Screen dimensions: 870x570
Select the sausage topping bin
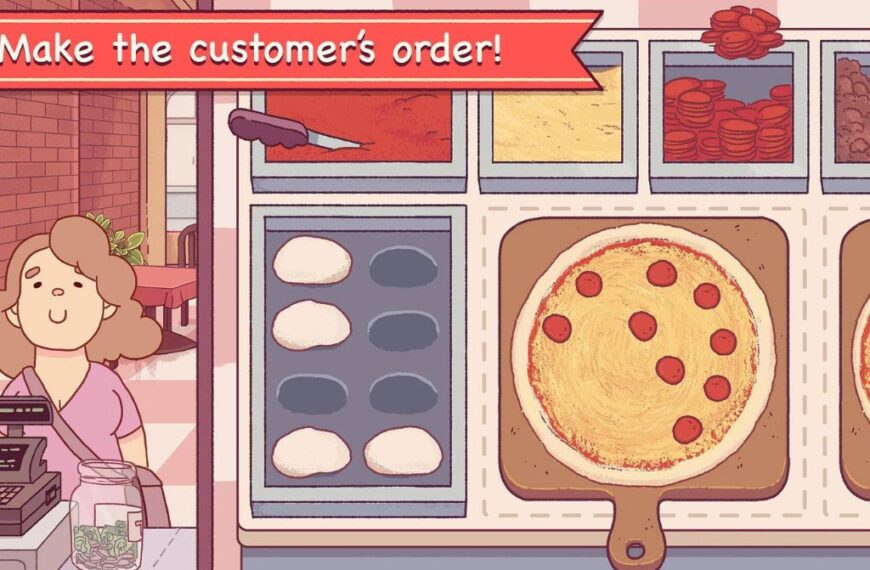pyautogui.click(x=851, y=112)
